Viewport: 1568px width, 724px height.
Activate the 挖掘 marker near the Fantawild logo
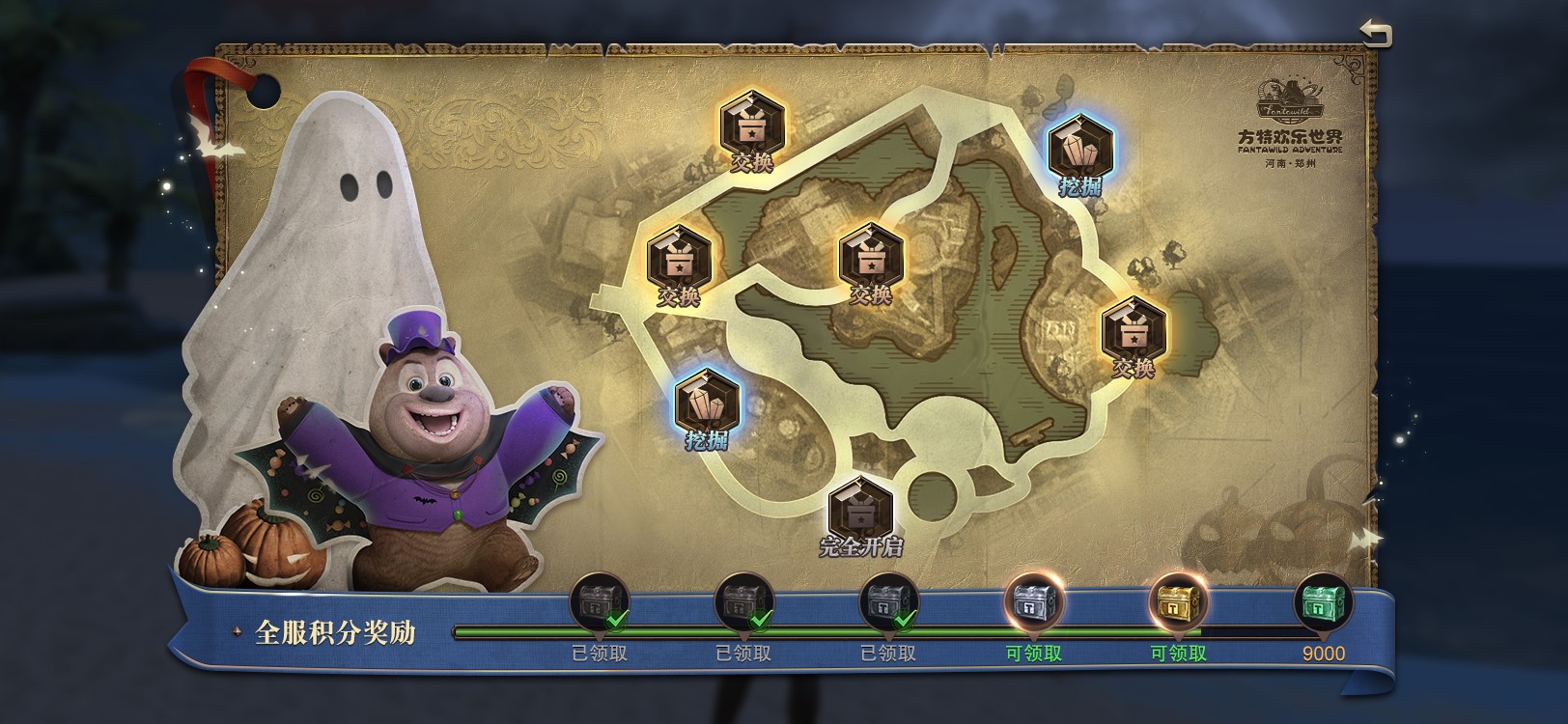point(1080,148)
